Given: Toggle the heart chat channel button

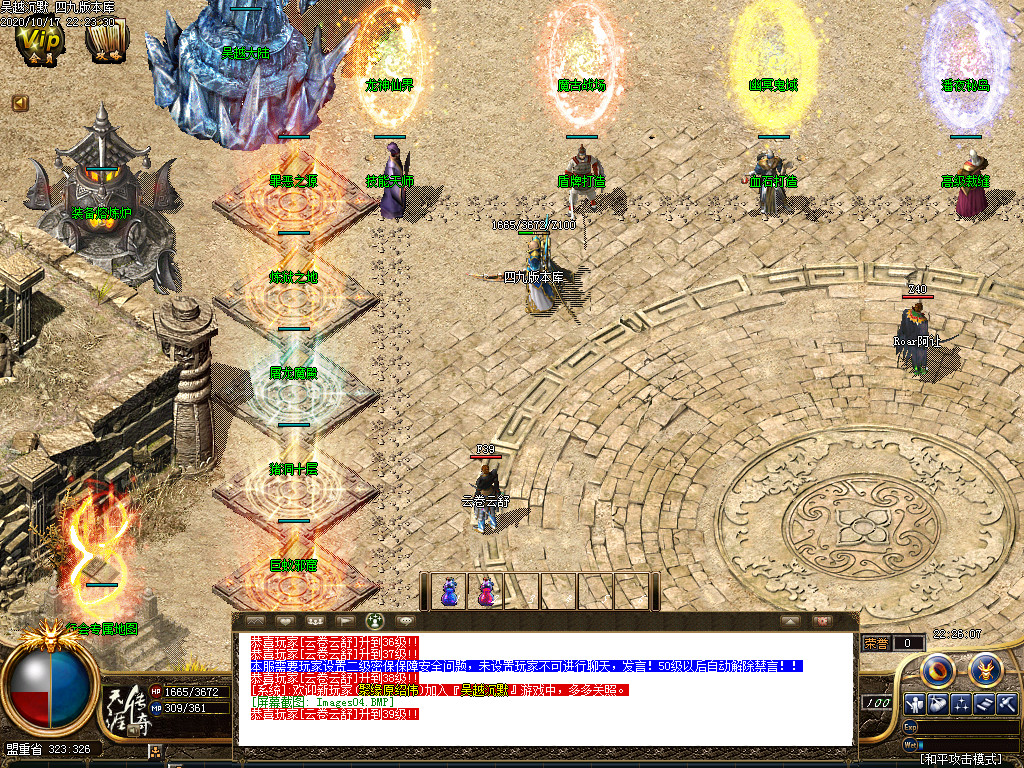Looking at the screenshot, I should pos(284,621).
